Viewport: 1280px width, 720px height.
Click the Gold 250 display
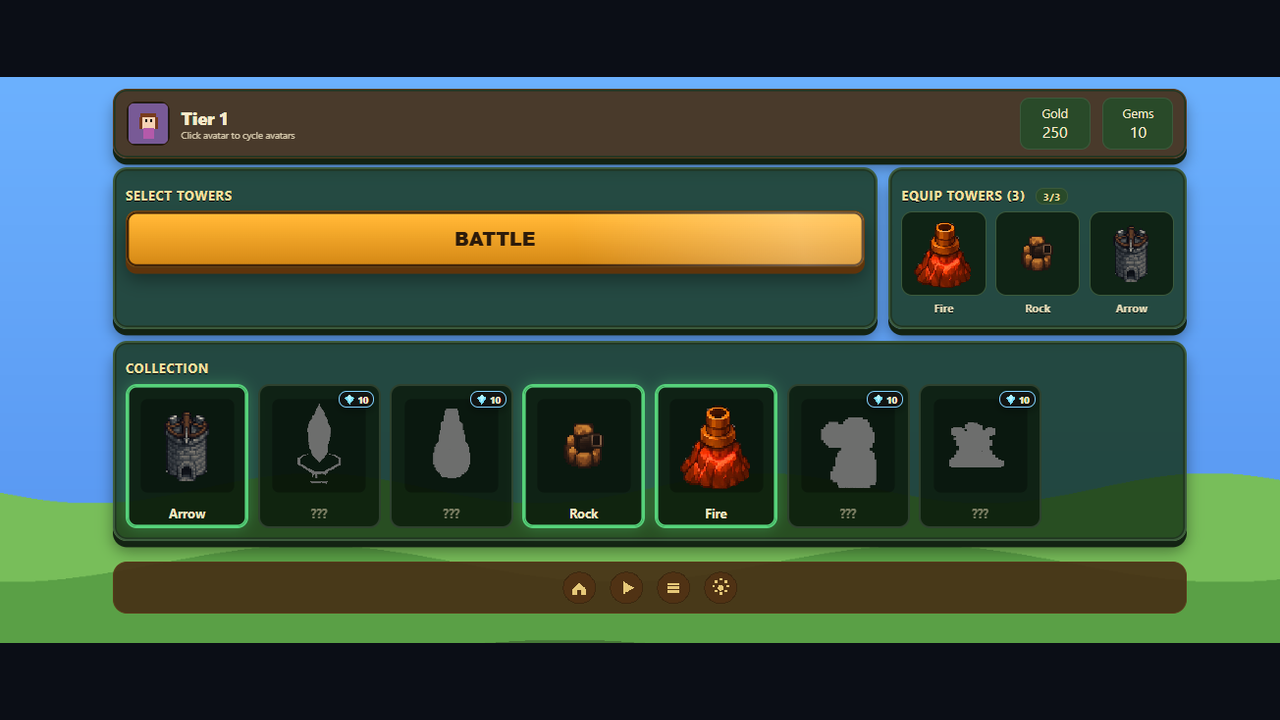click(x=1054, y=123)
